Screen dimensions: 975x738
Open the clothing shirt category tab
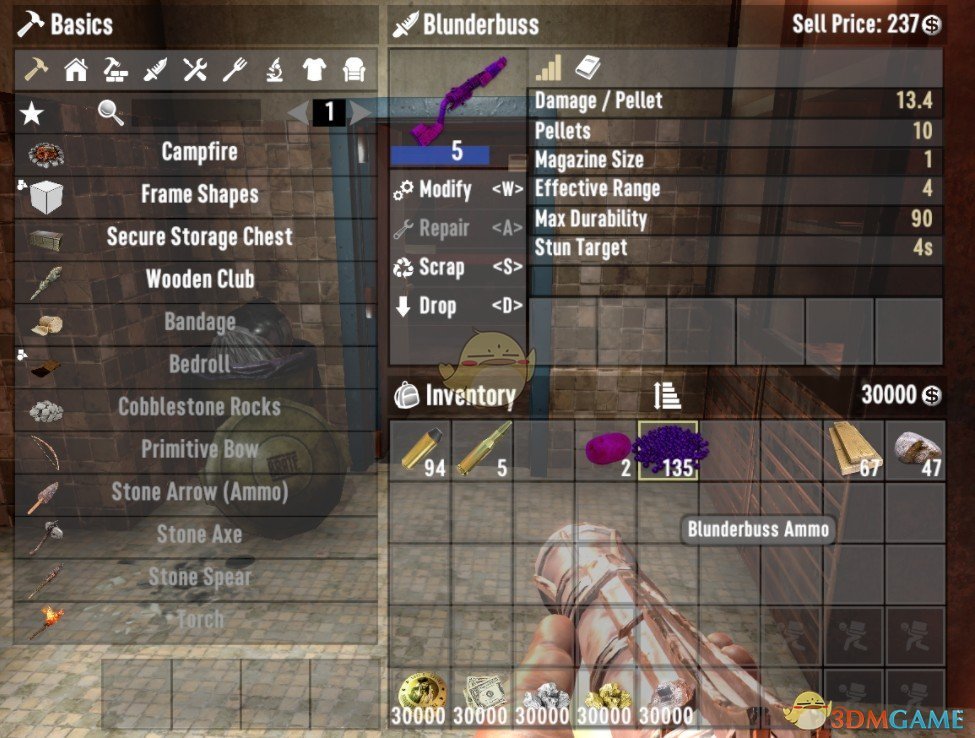pos(314,70)
